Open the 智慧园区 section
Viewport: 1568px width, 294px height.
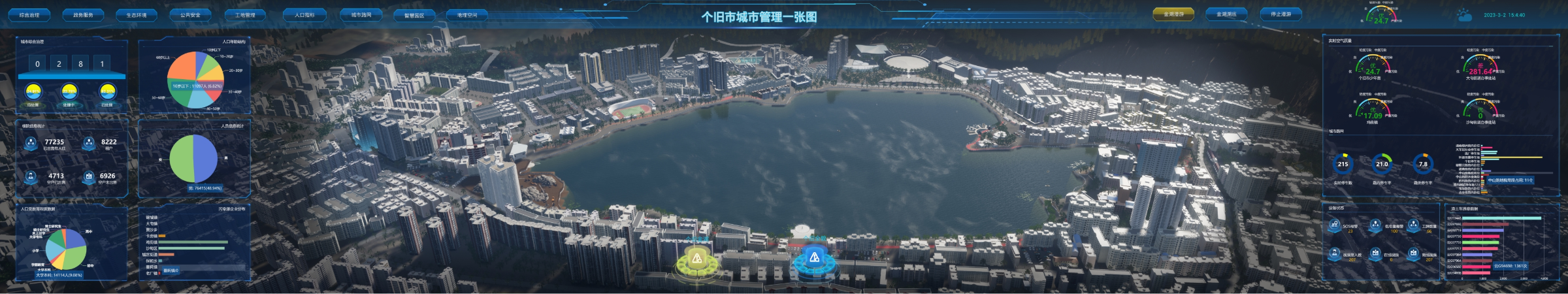414,15
